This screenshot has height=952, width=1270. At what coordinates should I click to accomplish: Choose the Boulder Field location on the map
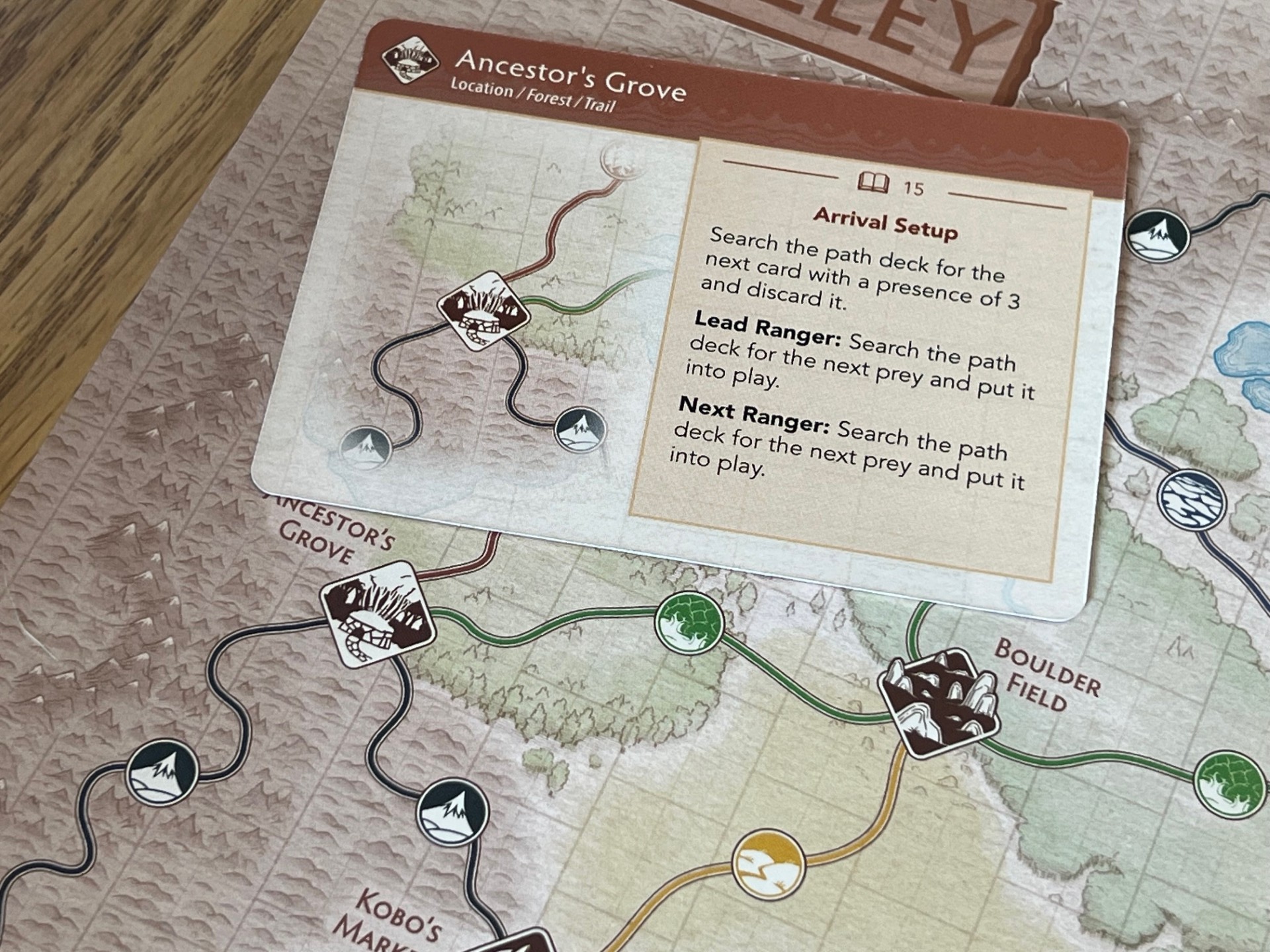(x=938, y=703)
